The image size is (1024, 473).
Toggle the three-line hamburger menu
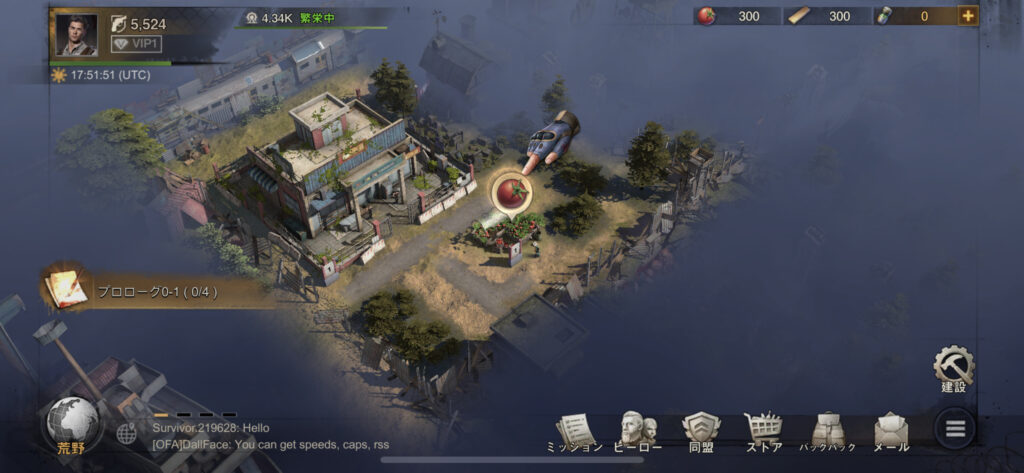point(955,430)
